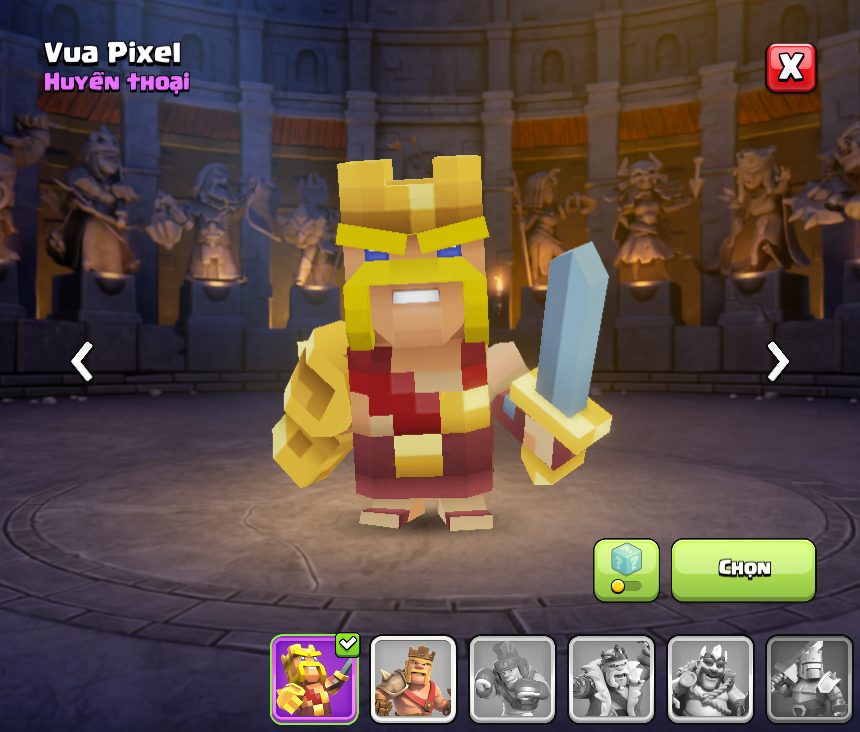Confirm the skin with the Chọn button
Viewport: 860px width, 732px height.
[x=743, y=569]
